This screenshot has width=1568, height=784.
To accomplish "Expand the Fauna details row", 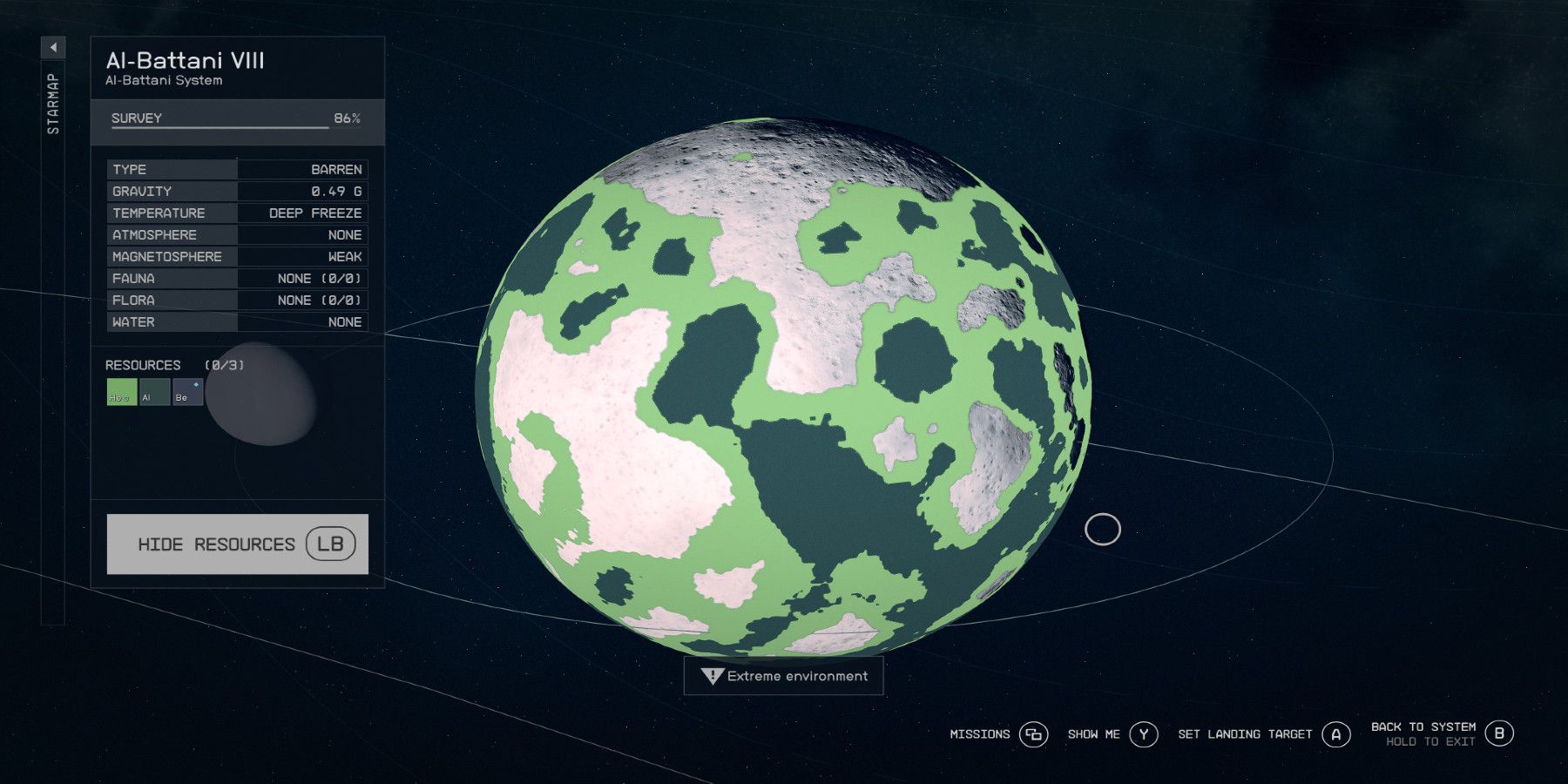I will pyautogui.click(x=236, y=278).
